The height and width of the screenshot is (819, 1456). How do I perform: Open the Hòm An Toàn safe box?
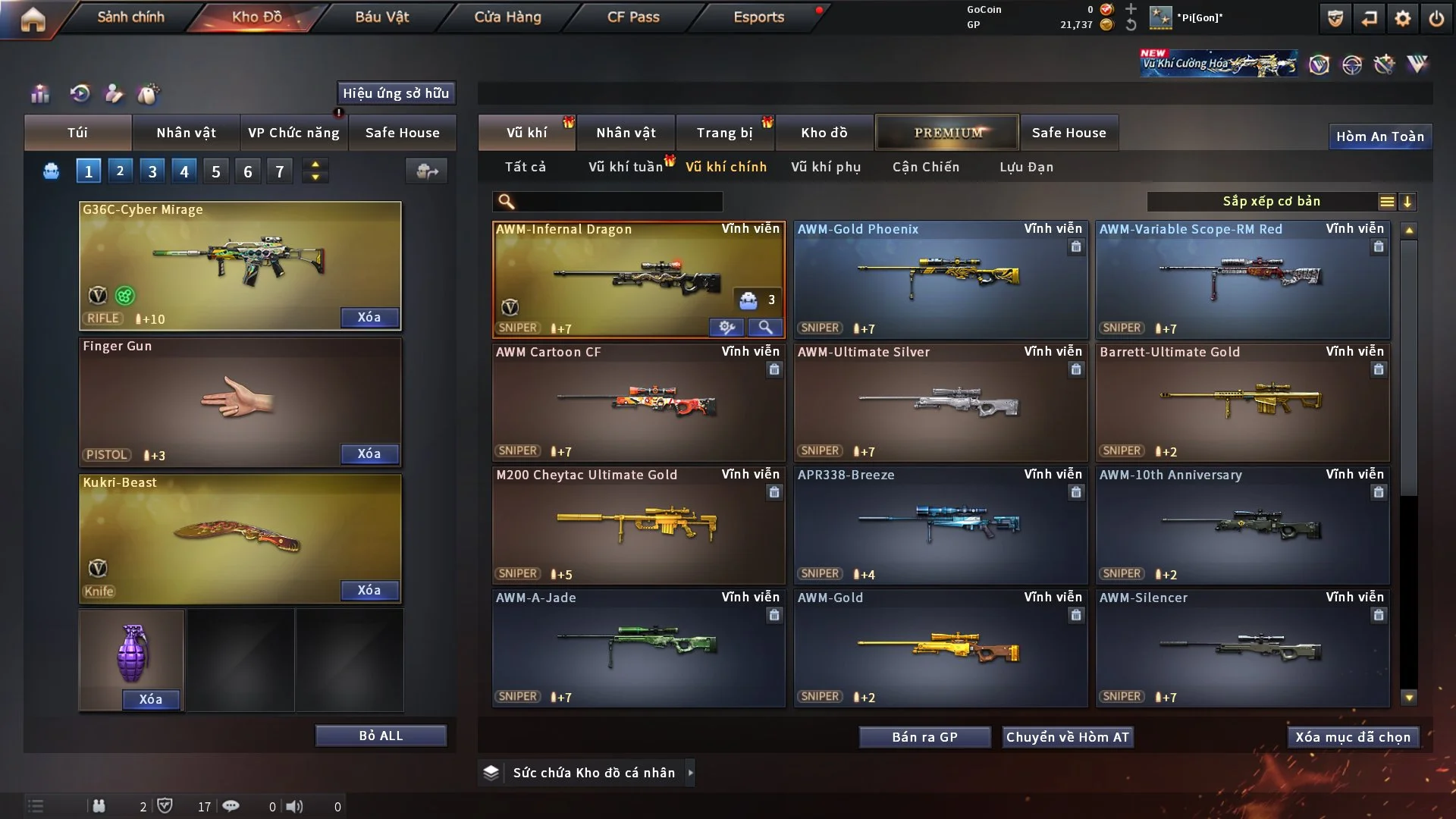pyautogui.click(x=1380, y=136)
